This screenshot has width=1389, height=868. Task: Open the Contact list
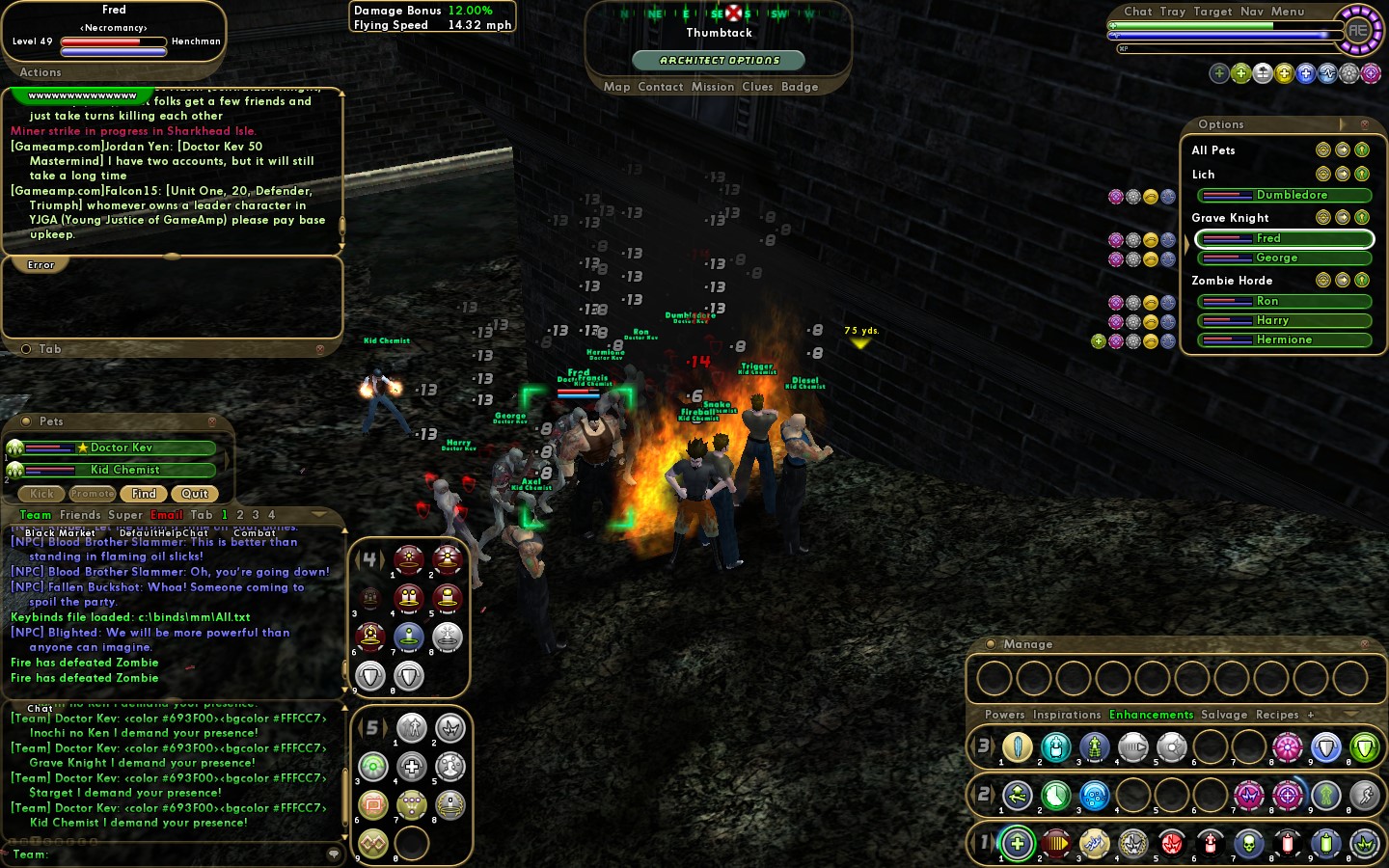pyautogui.click(x=660, y=87)
